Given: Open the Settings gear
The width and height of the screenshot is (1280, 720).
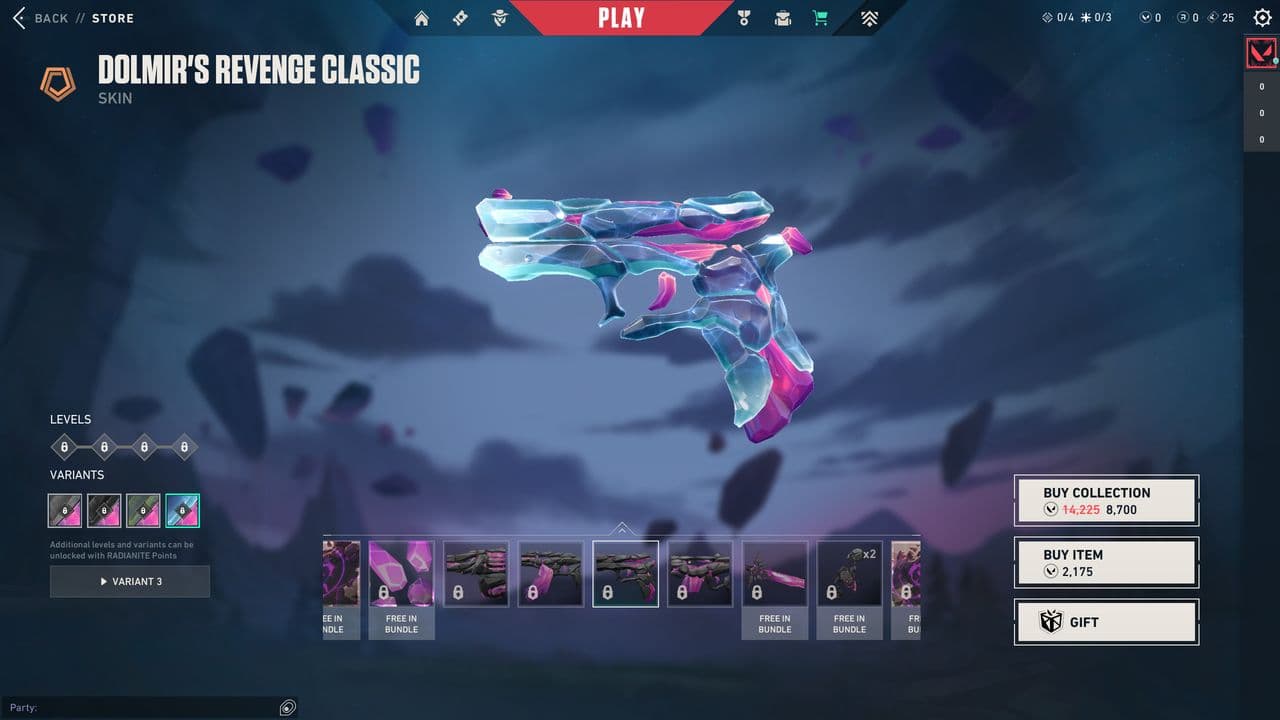Looking at the screenshot, I should pyautogui.click(x=1262, y=18).
